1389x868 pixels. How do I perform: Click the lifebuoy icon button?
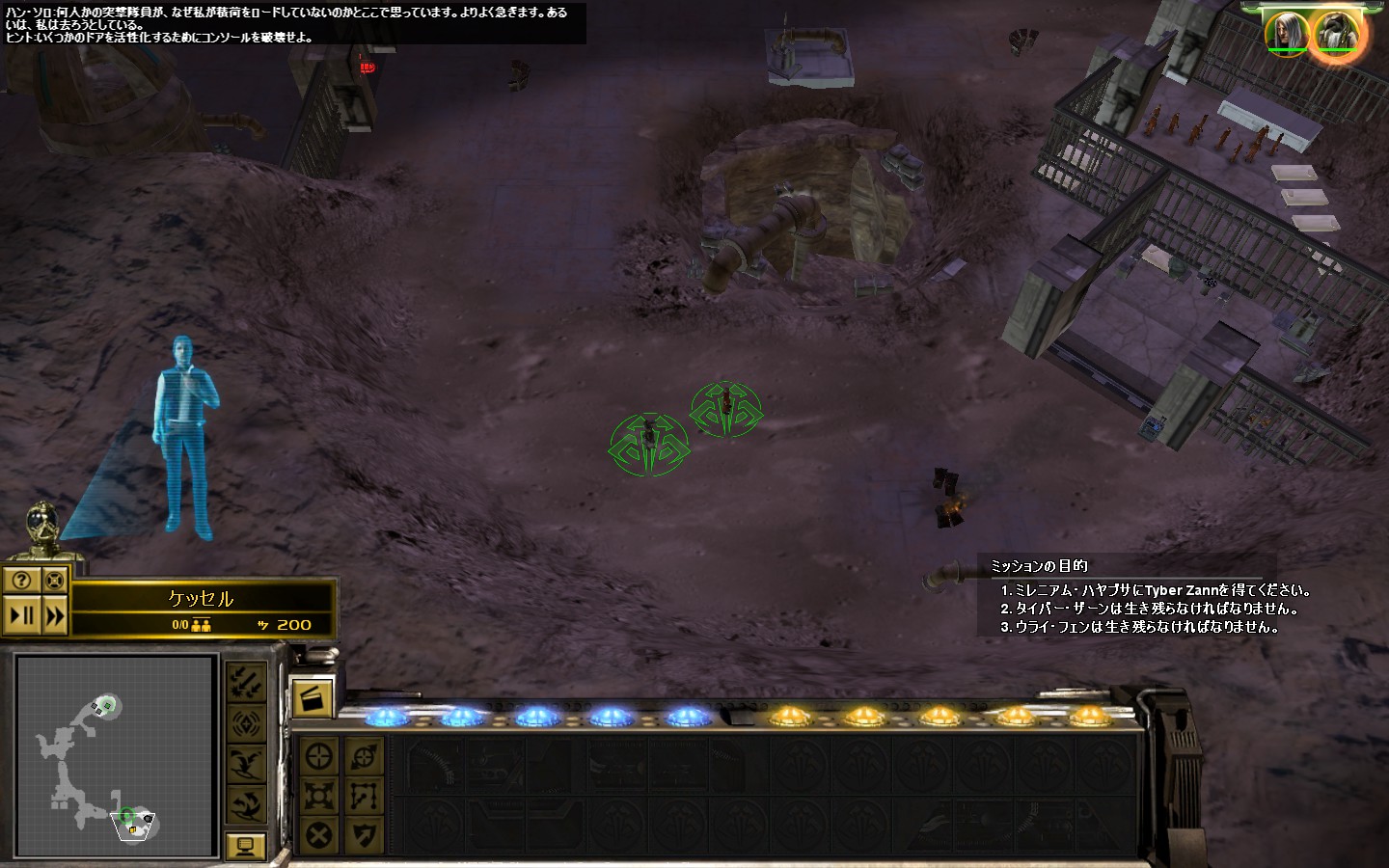(55, 580)
